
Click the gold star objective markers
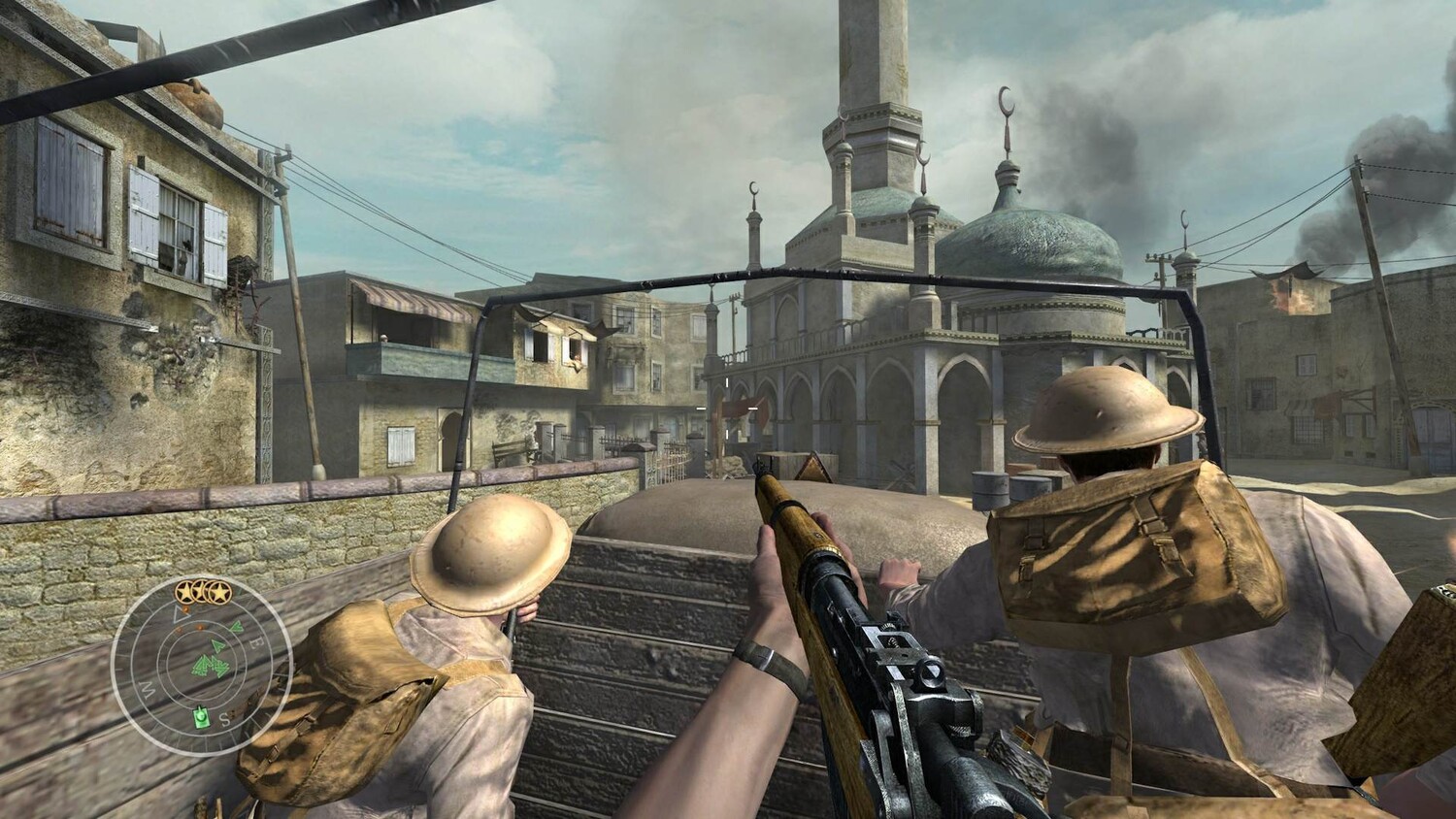point(202,591)
